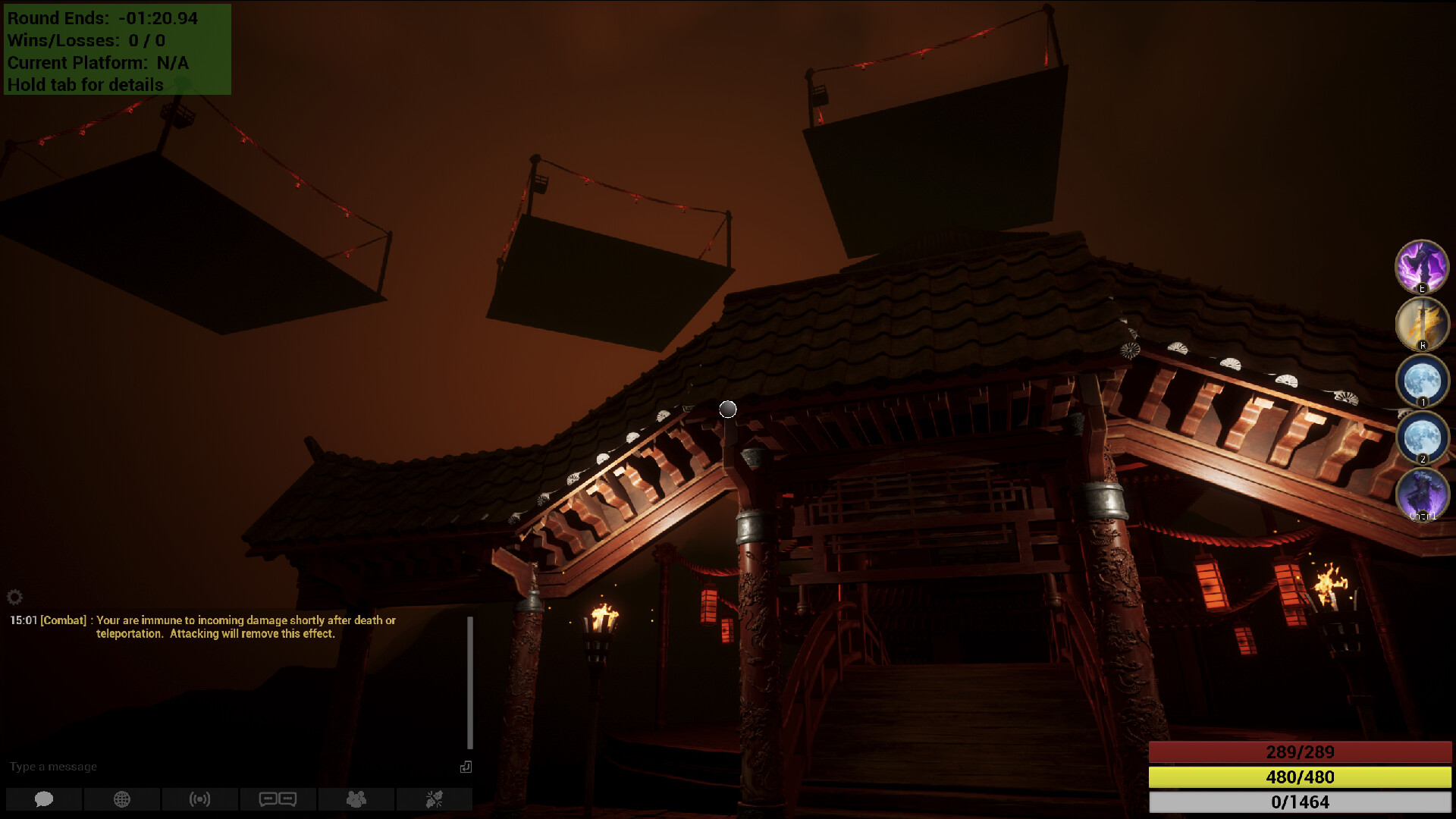Toggle the globe world-chat channel
This screenshot has width=1456, height=819.
click(x=121, y=799)
